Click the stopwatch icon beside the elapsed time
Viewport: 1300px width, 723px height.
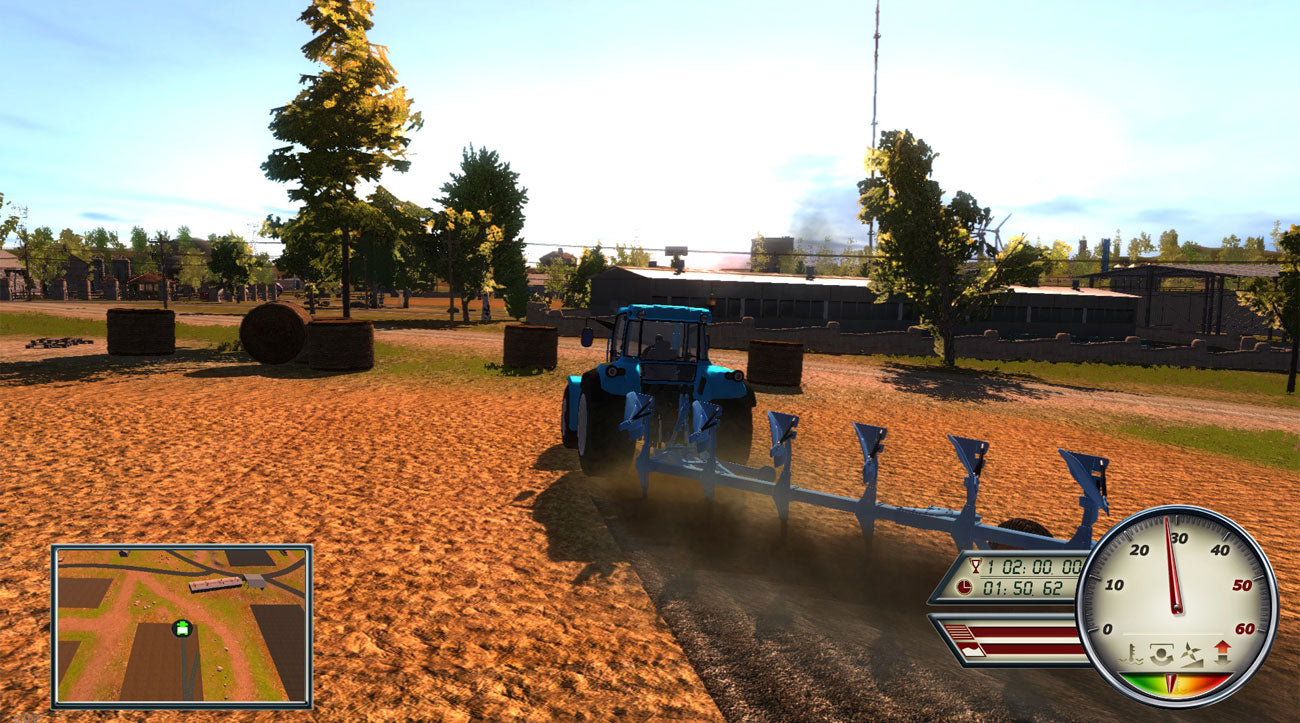(964, 587)
